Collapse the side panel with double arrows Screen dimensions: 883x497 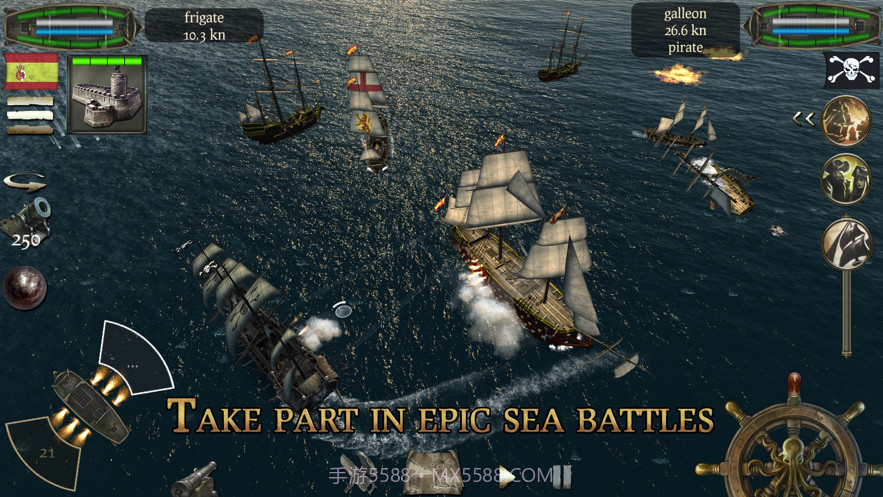click(x=803, y=119)
